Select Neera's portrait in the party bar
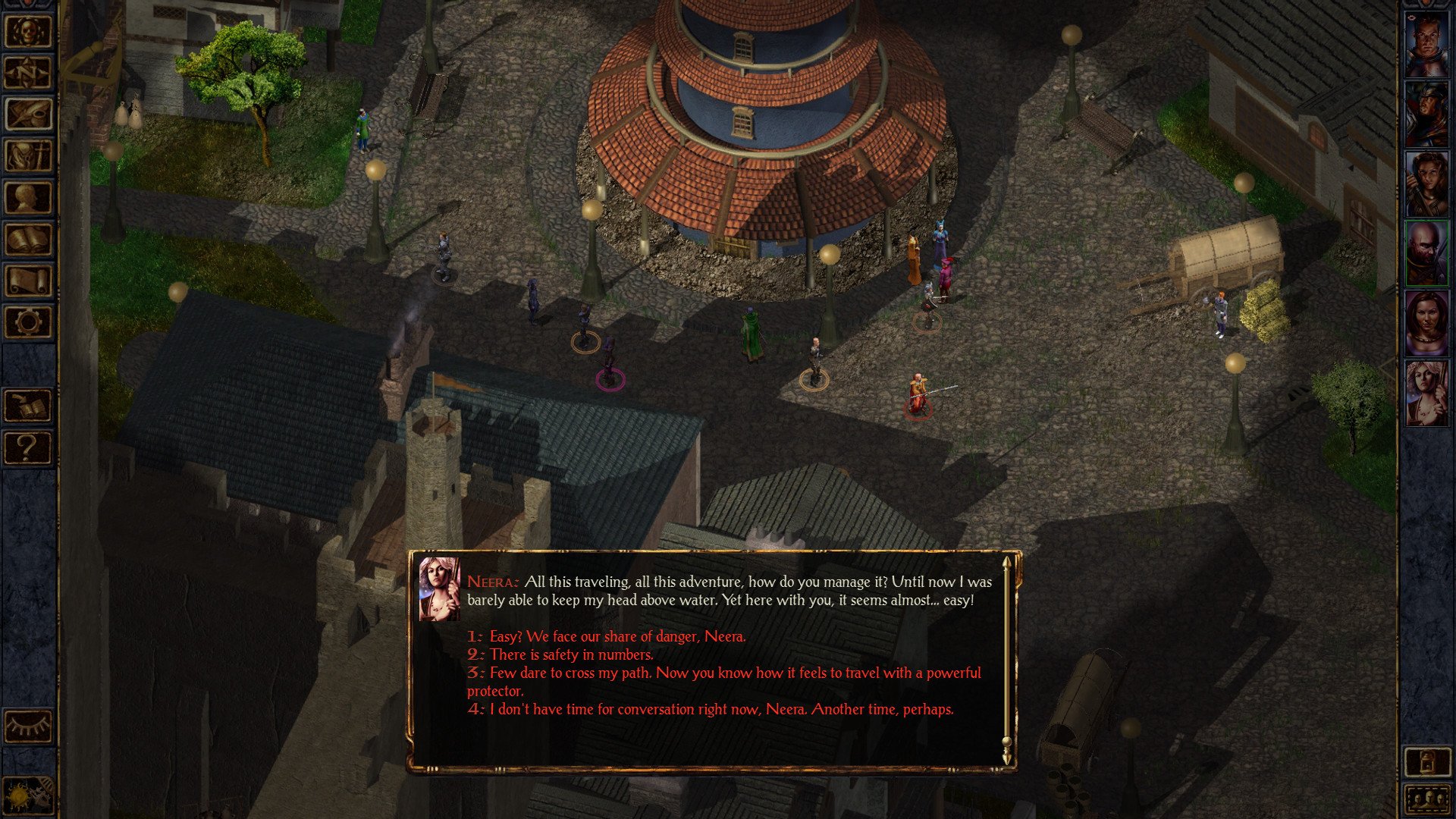The image size is (1456, 819). 1426,393
